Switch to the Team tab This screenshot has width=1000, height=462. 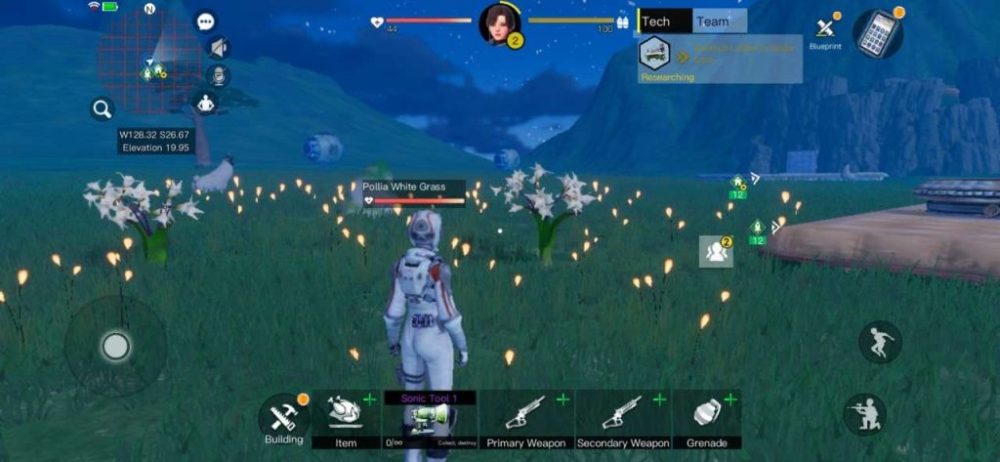[x=717, y=21]
